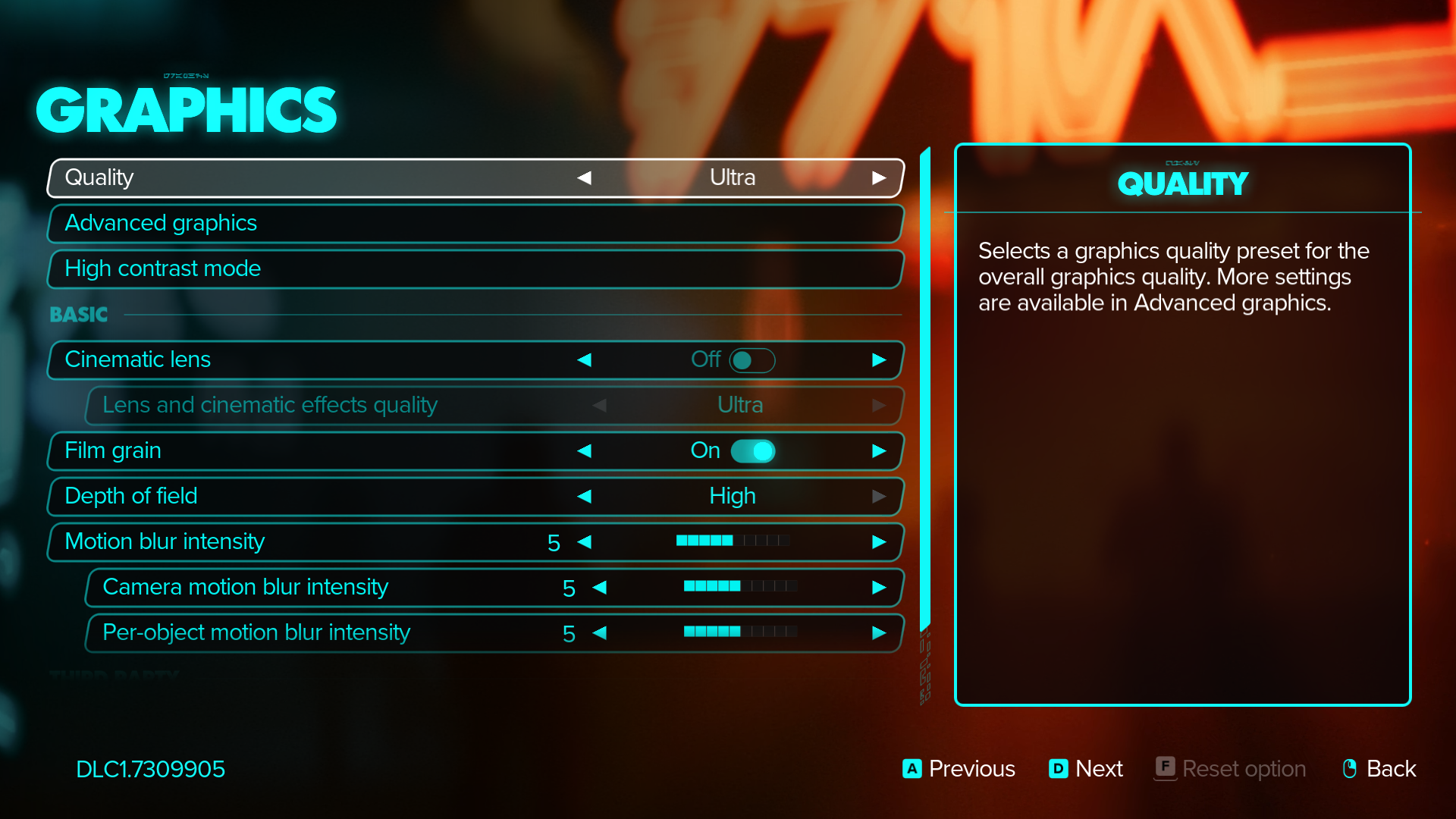This screenshot has width=1456, height=819.
Task: Turn off the Film grain toggle
Action: pos(752,451)
